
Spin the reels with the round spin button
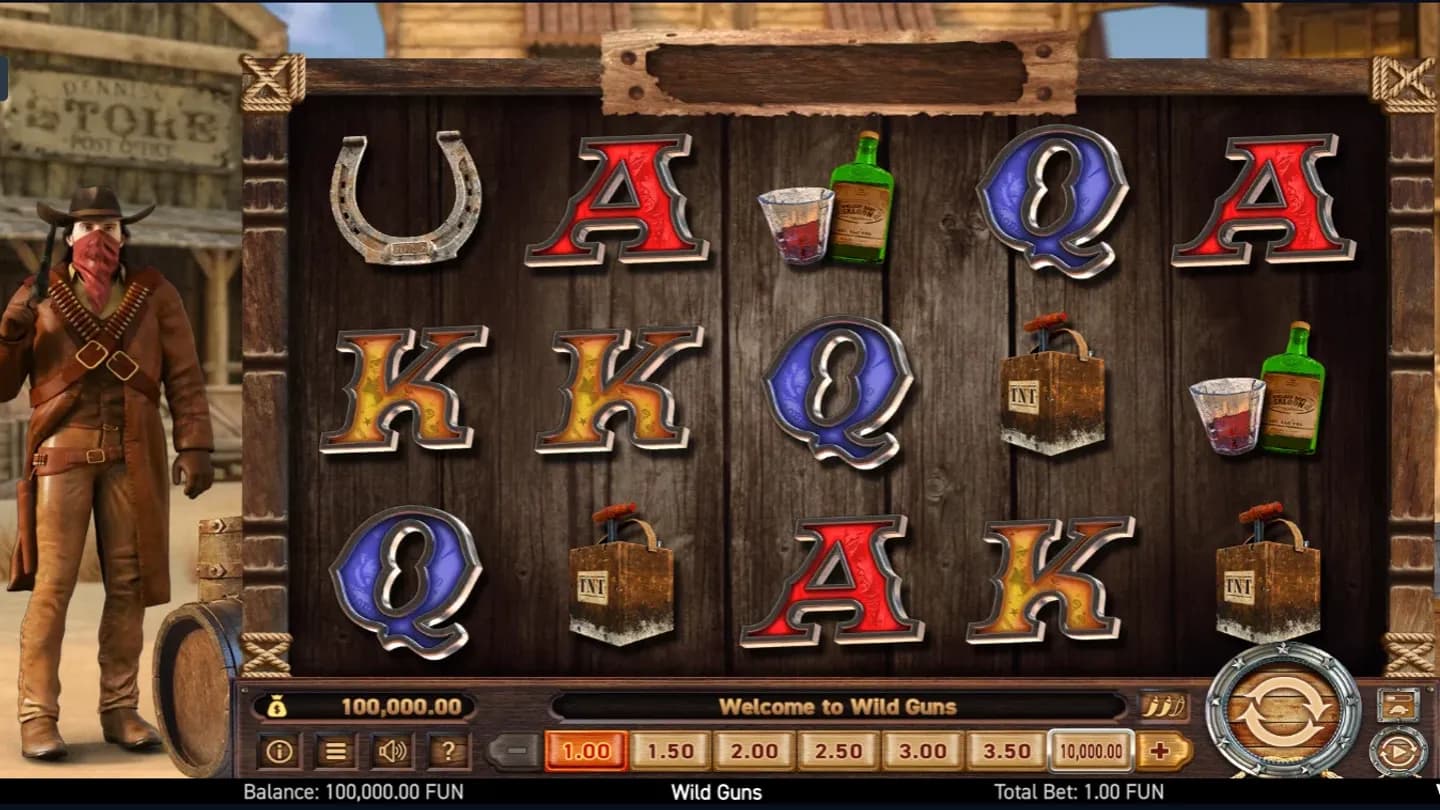tap(1283, 710)
